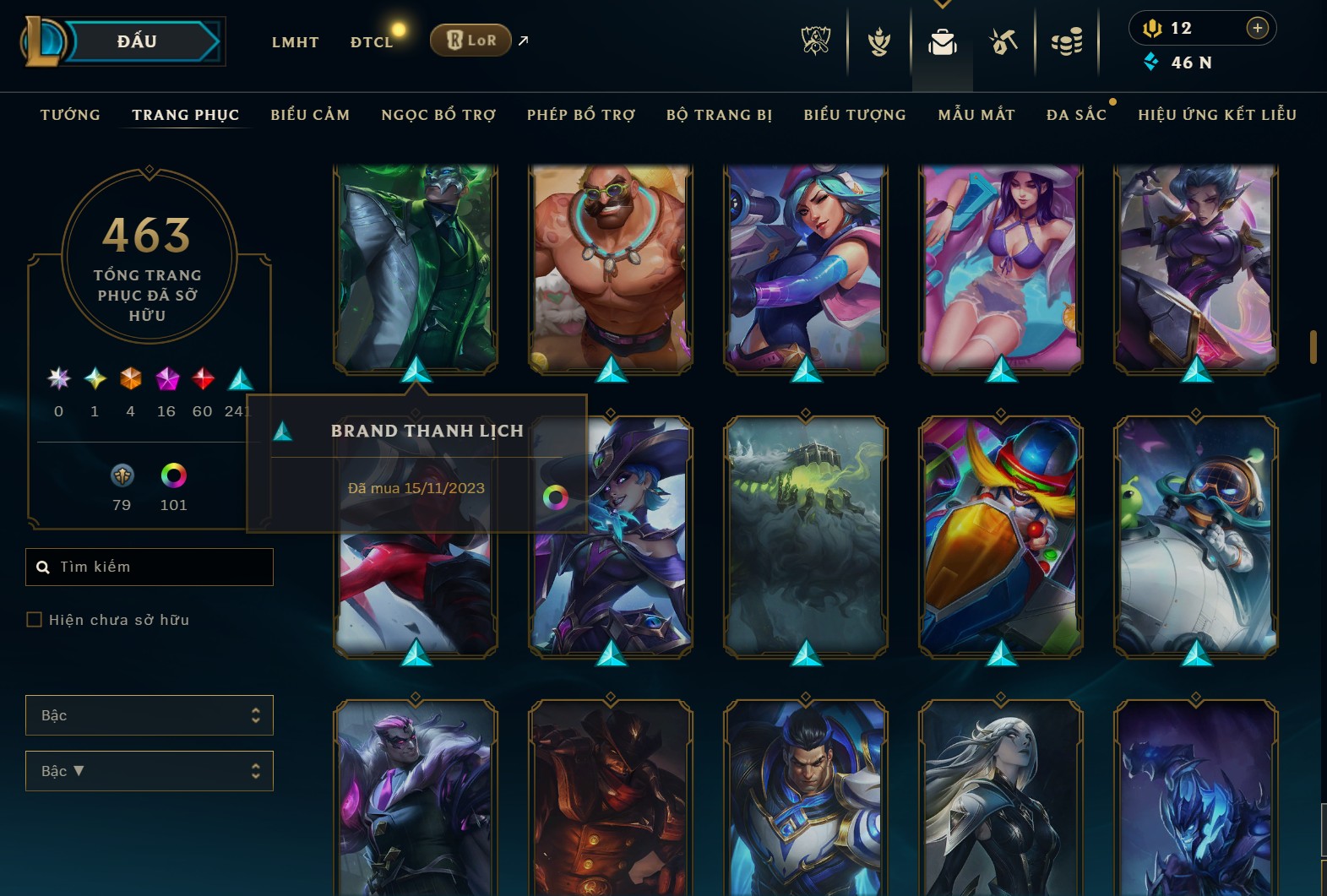Open the first Bậc dropdown
The height and width of the screenshot is (896, 1327).
tap(150, 714)
